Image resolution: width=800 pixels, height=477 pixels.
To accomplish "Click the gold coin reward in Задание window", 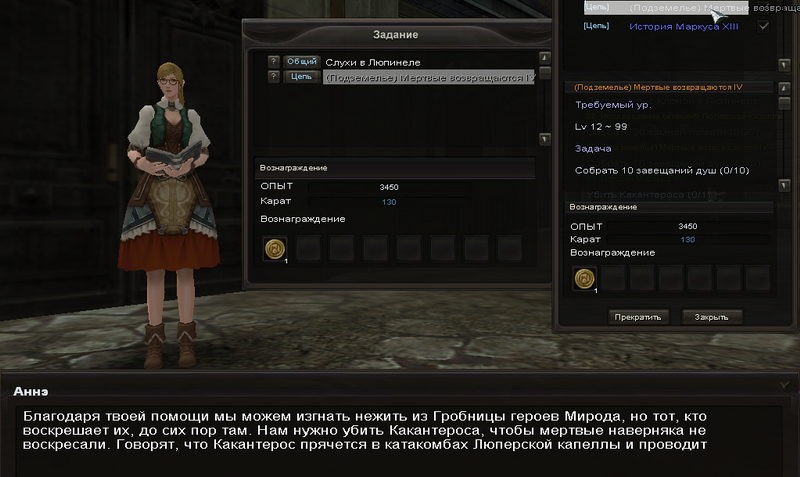I will click(x=274, y=248).
